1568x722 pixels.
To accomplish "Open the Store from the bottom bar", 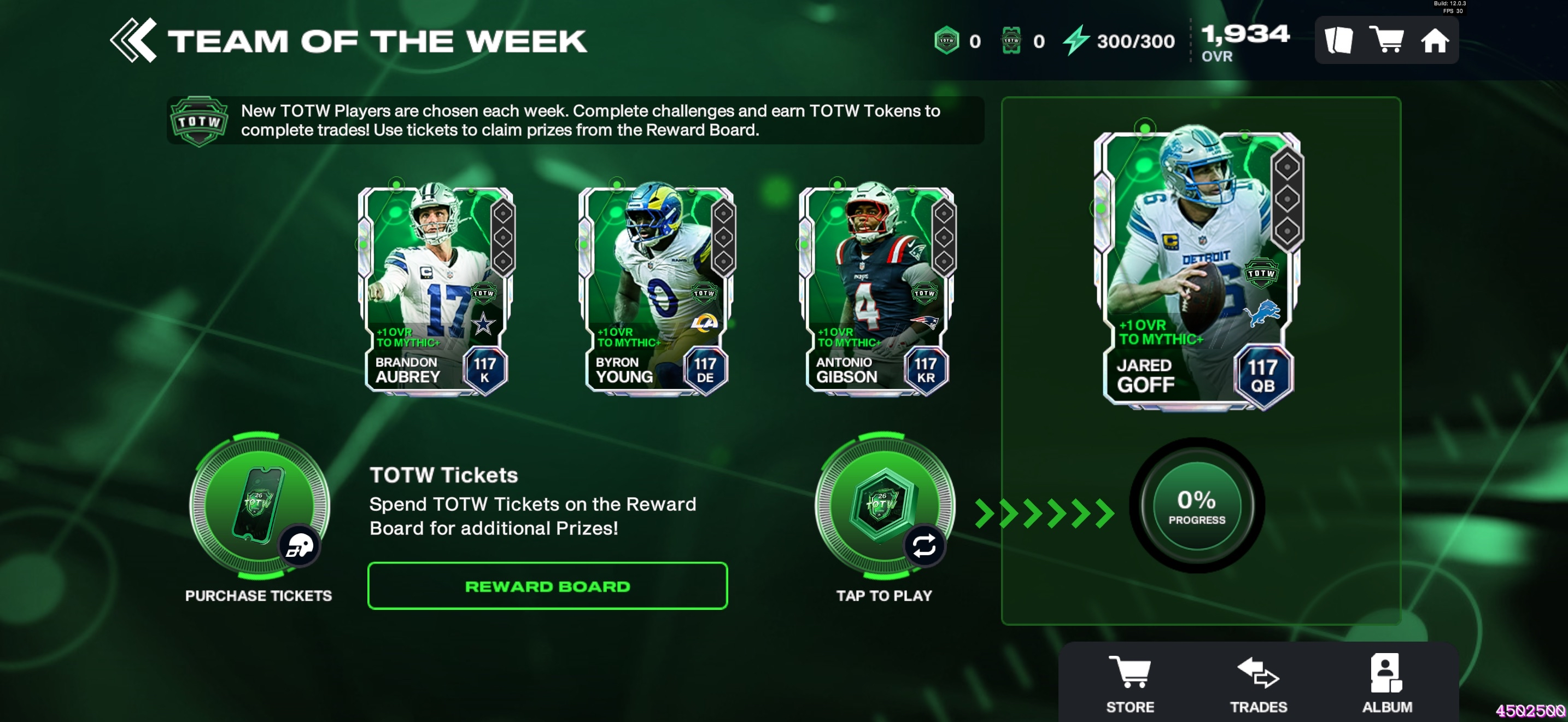I will pyautogui.click(x=1130, y=683).
